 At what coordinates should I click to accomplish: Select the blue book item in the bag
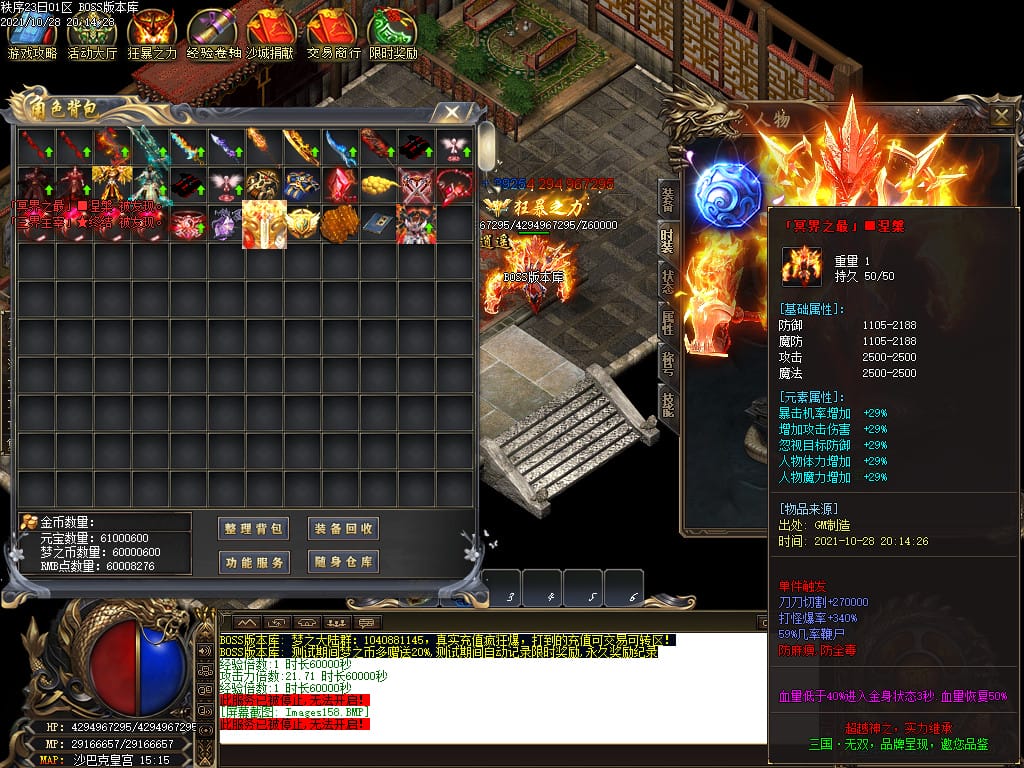pos(378,222)
